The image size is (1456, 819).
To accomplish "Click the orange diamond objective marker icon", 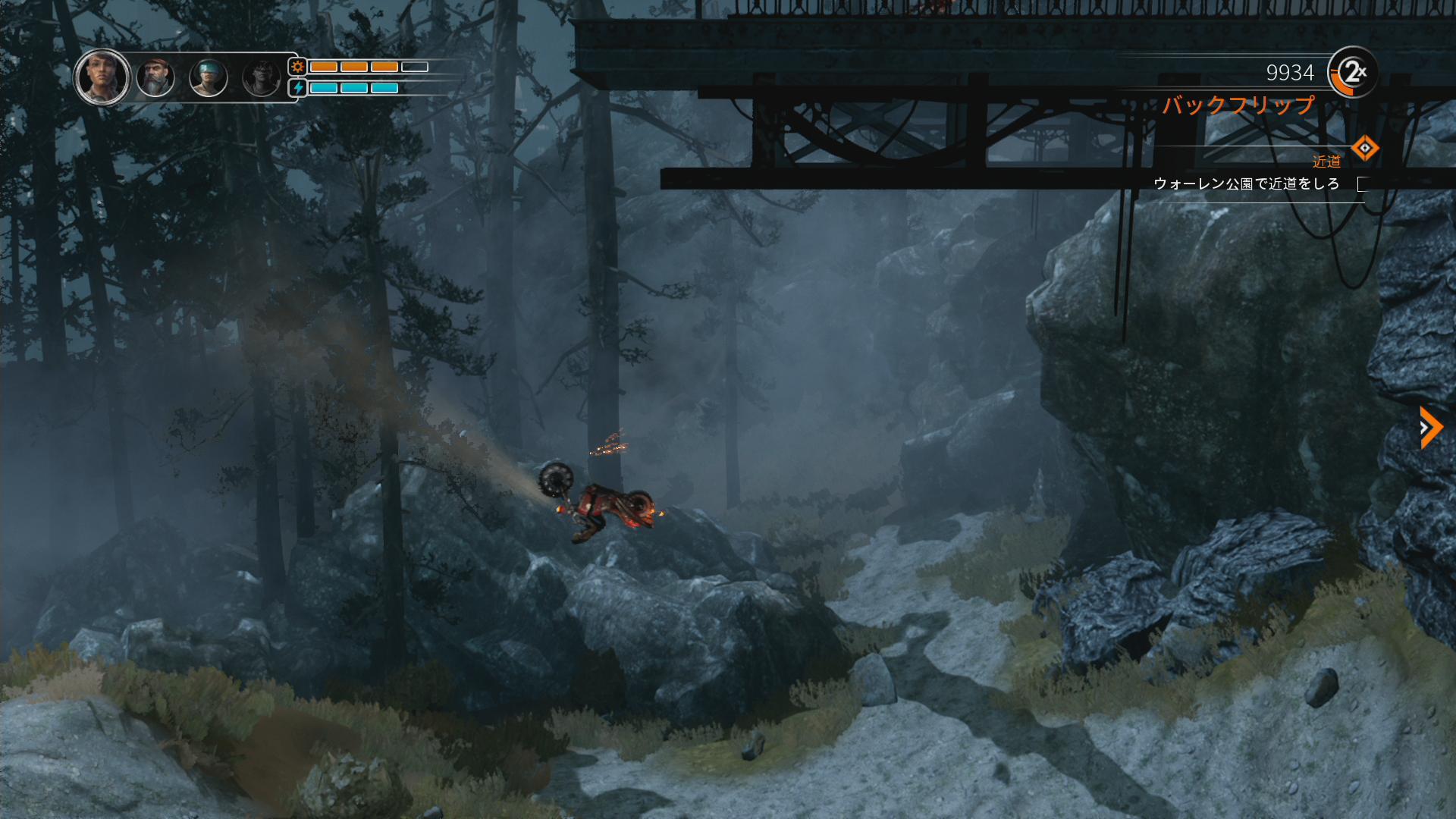I will (x=1365, y=148).
